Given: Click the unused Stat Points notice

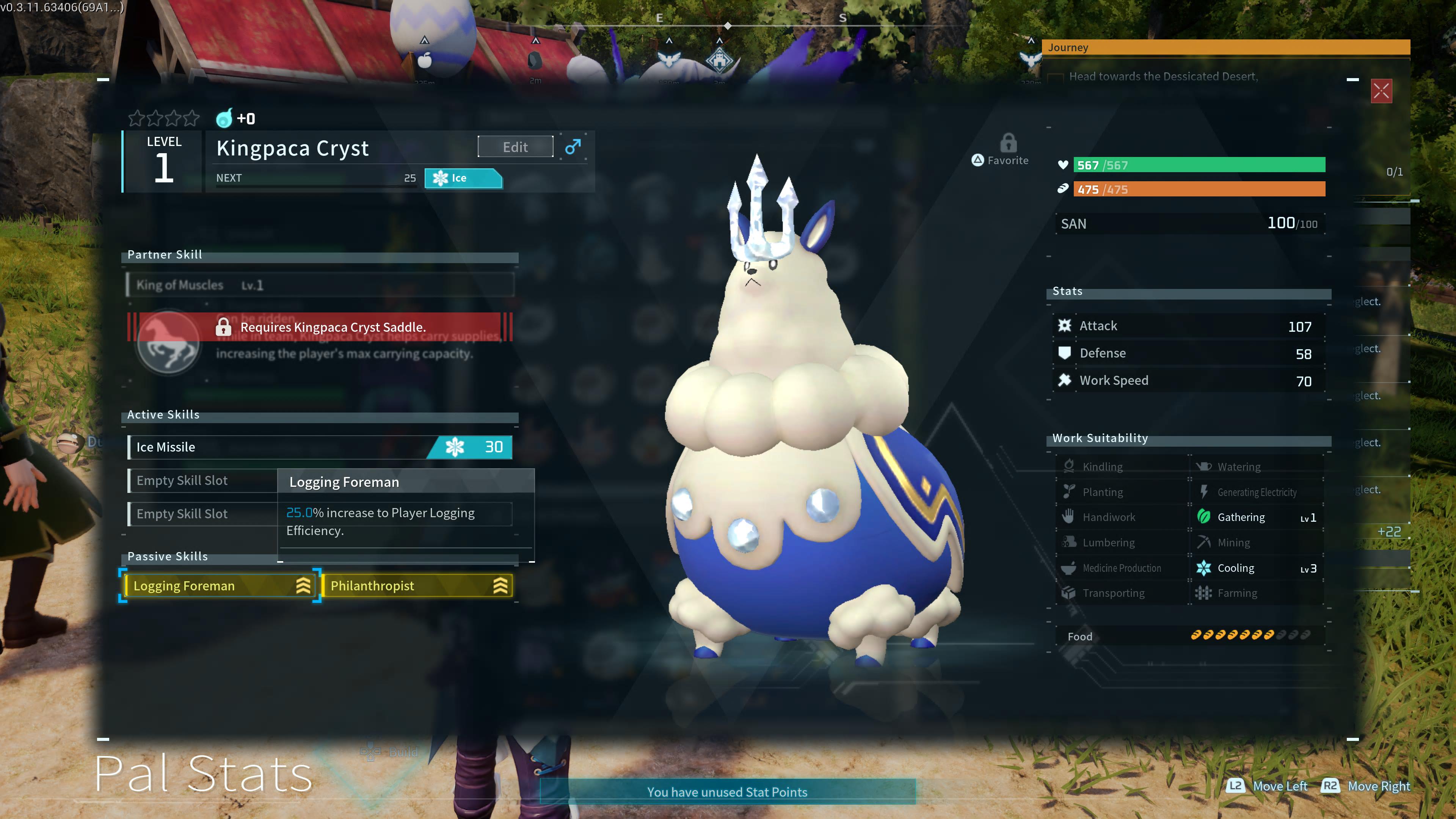Looking at the screenshot, I should coord(727,792).
